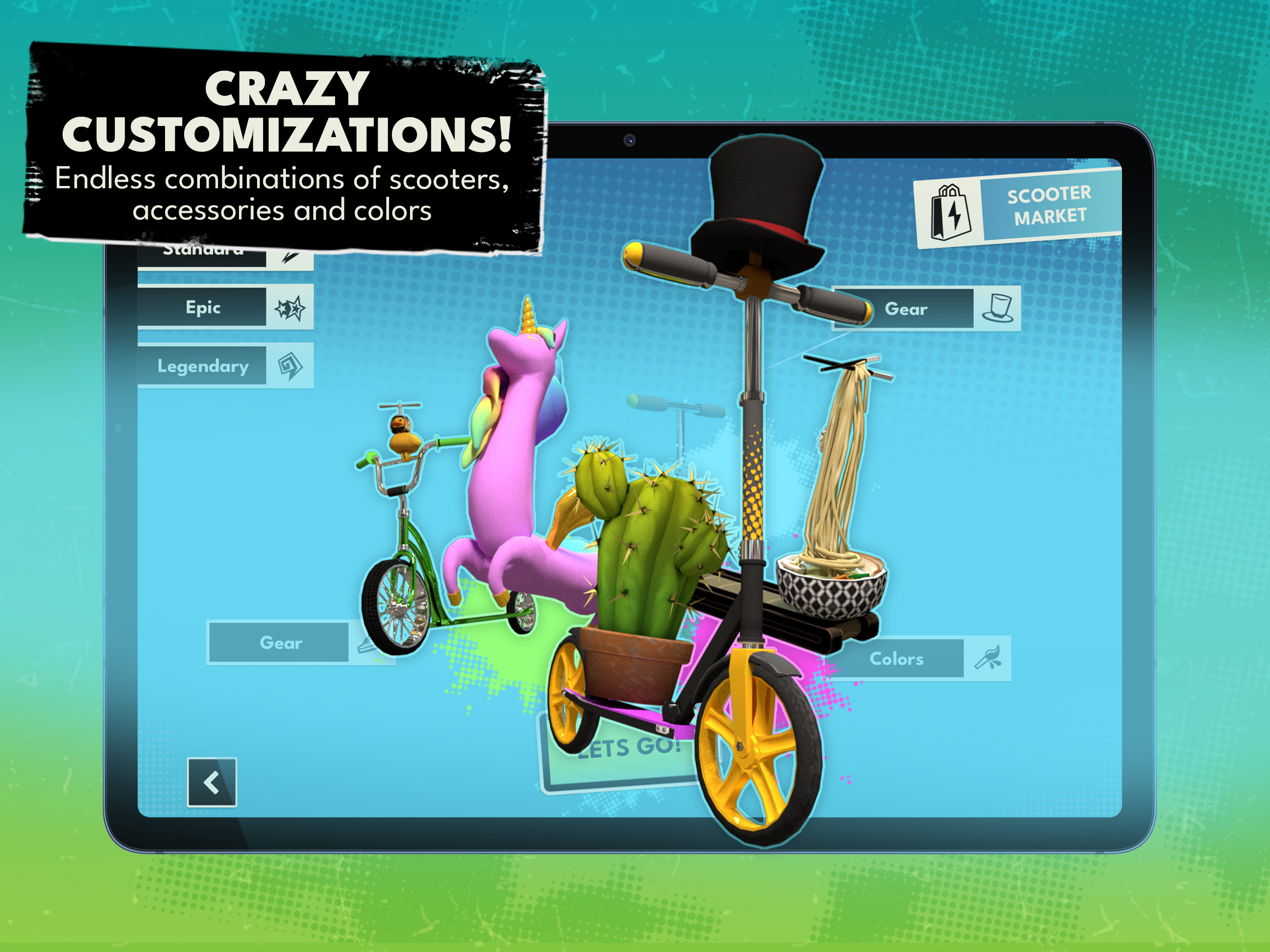Open the Scooter Market shop
This screenshot has width=1270, height=952.
click(x=1018, y=207)
